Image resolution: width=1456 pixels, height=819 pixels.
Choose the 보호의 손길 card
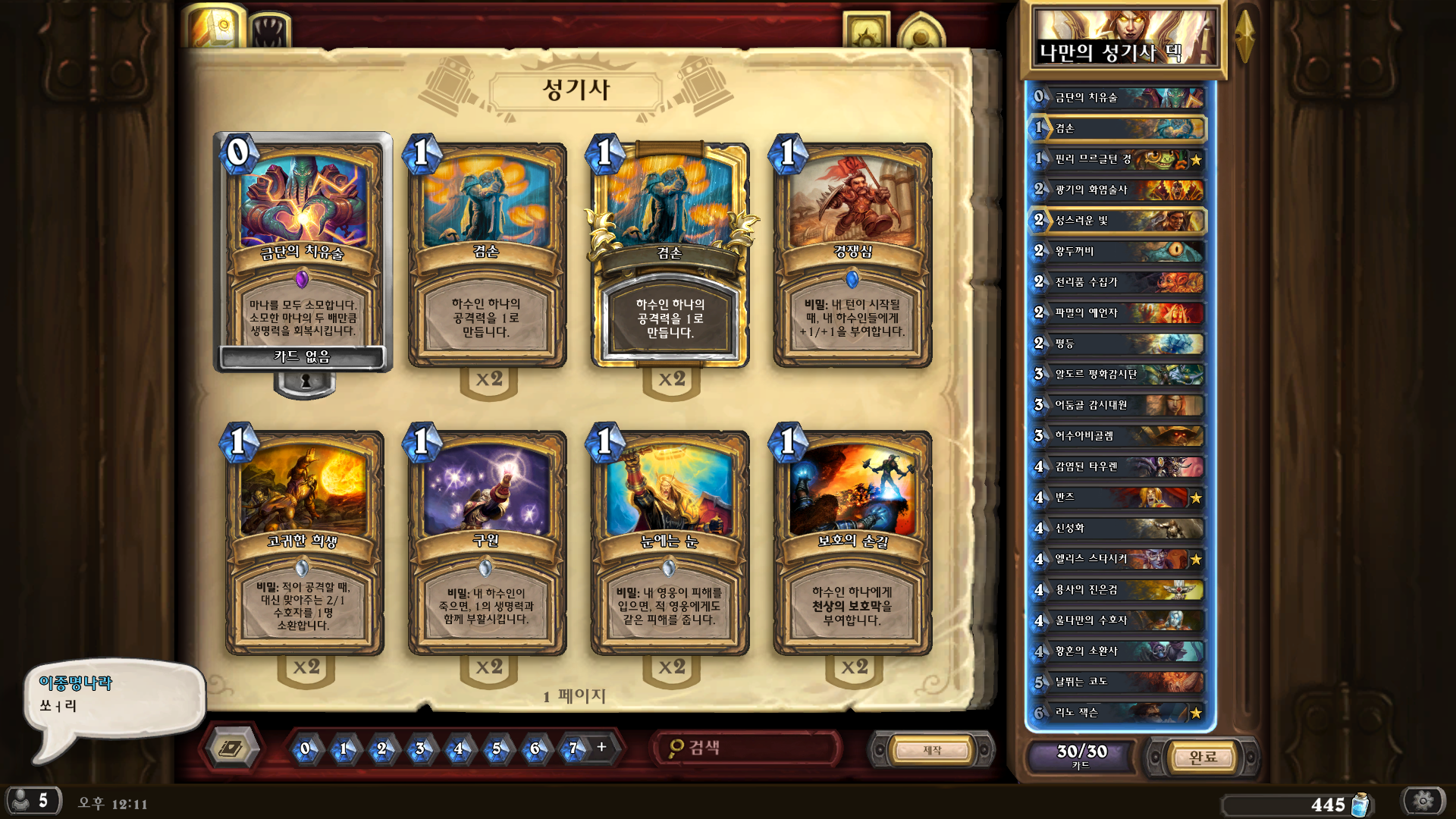tap(852, 542)
